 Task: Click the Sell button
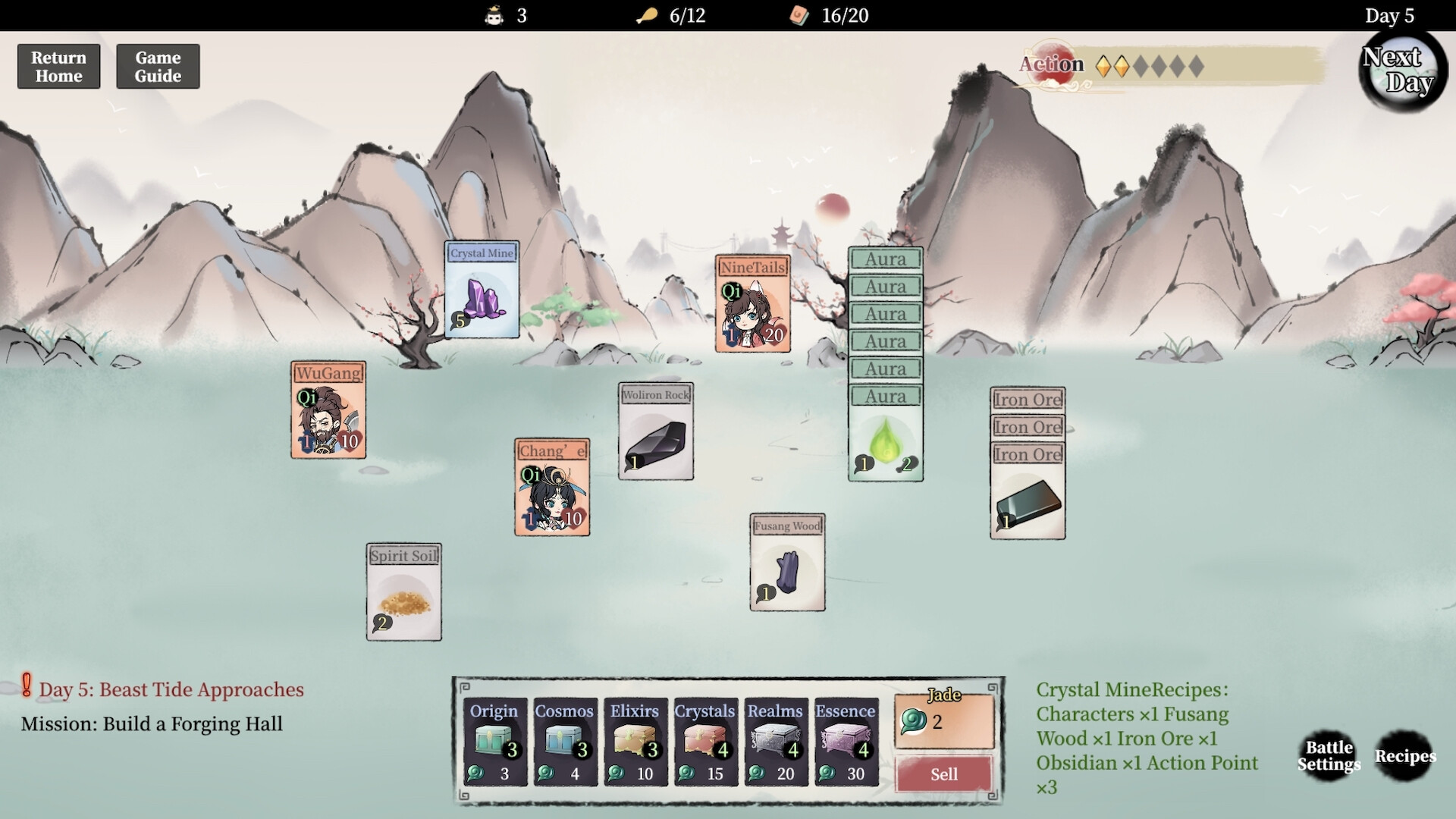click(x=943, y=773)
